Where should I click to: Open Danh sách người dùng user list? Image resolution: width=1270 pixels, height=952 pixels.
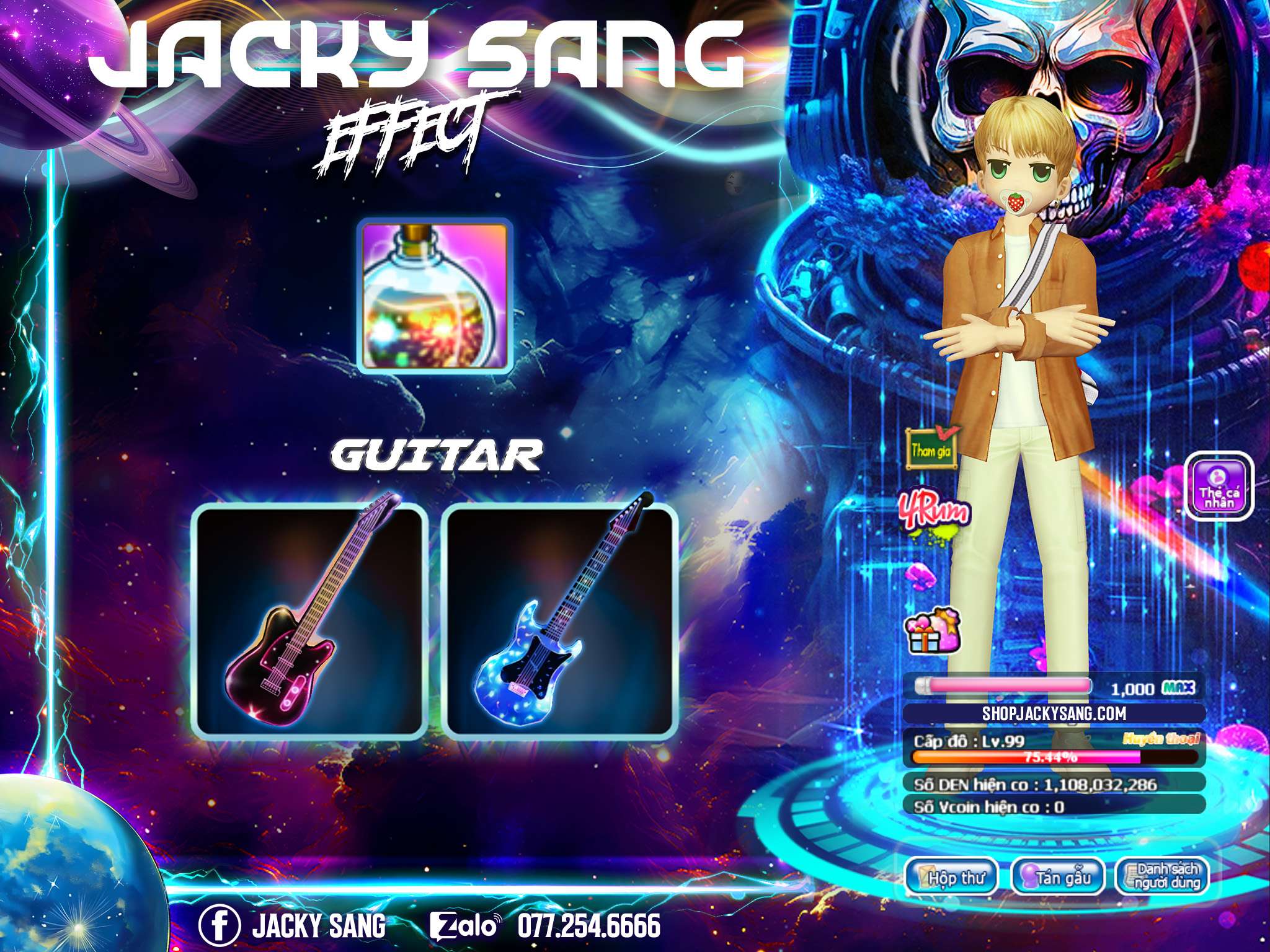click(x=1161, y=878)
